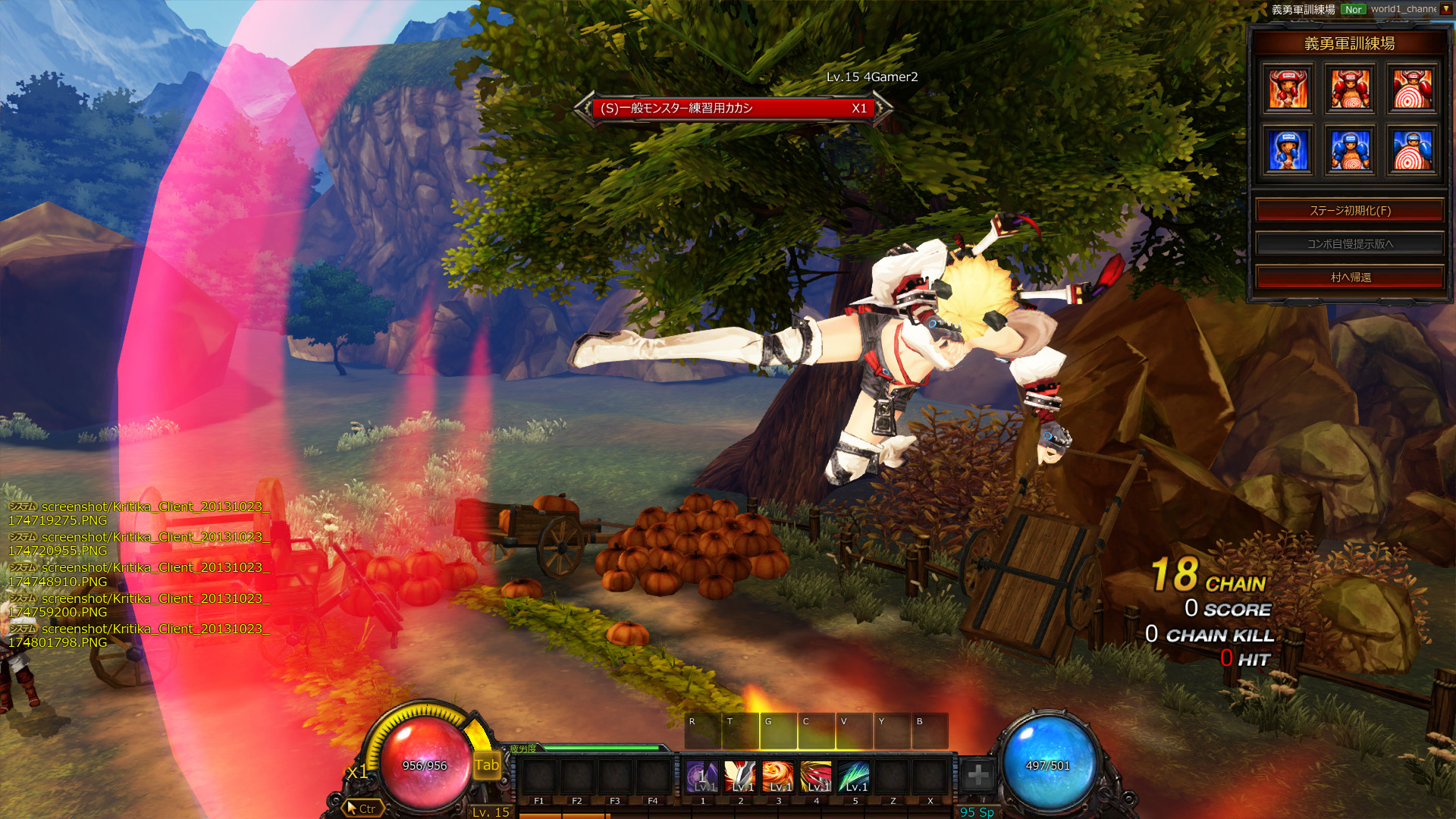Image resolution: width=1456 pixels, height=819 pixels.
Task: Activate the purple skill in slot 1
Action: (x=702, y=777)
